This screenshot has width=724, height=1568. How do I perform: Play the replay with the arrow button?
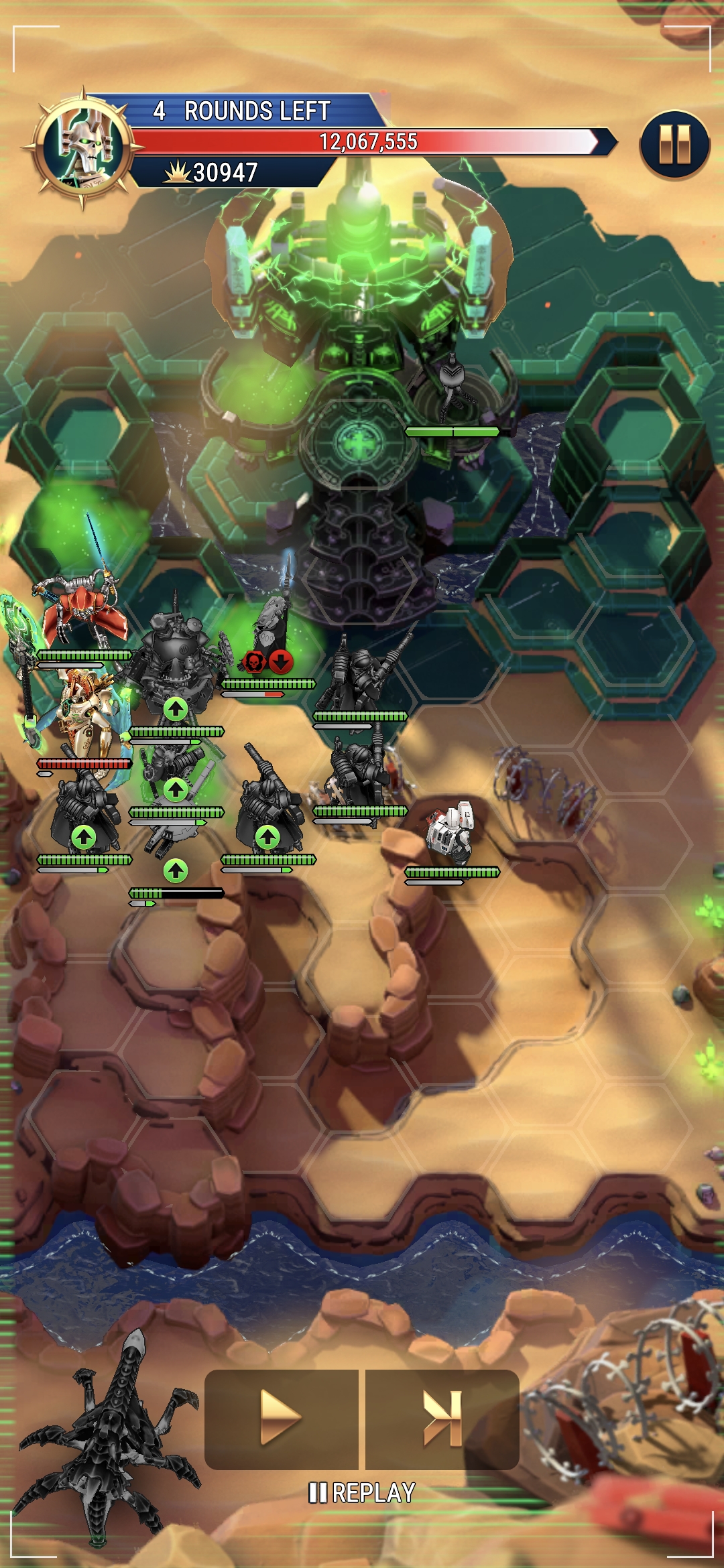[x=281, y=1419]
